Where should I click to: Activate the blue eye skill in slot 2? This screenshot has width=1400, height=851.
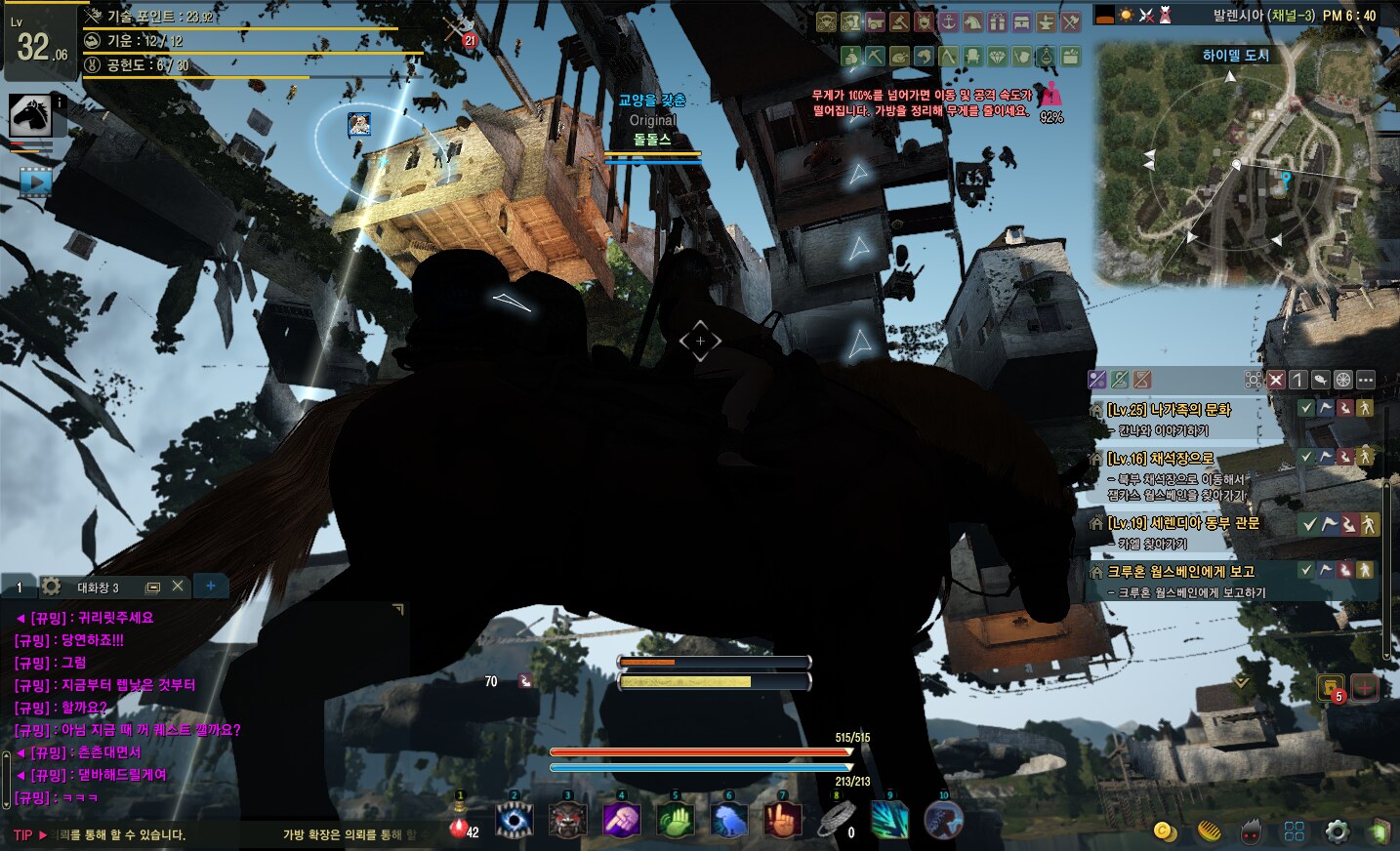coord(515,821)
